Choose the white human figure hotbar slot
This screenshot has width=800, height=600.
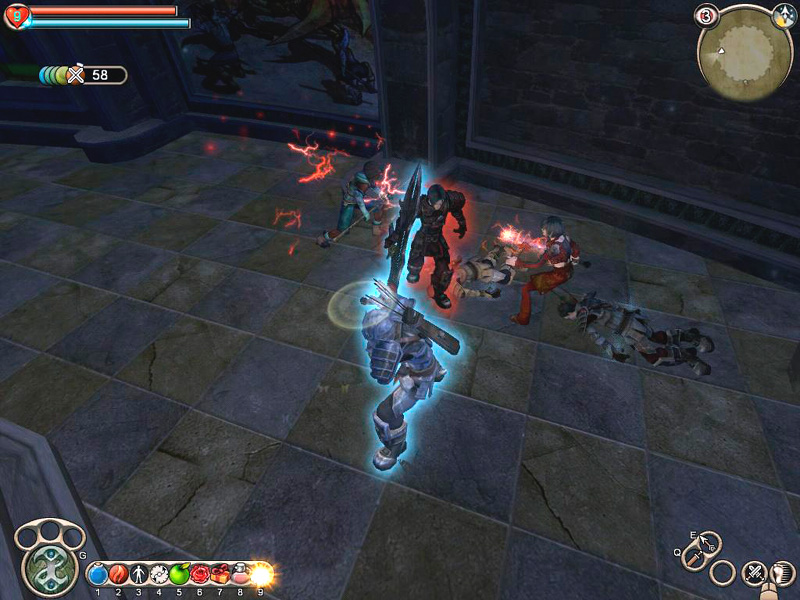click(x=138, y=574)
